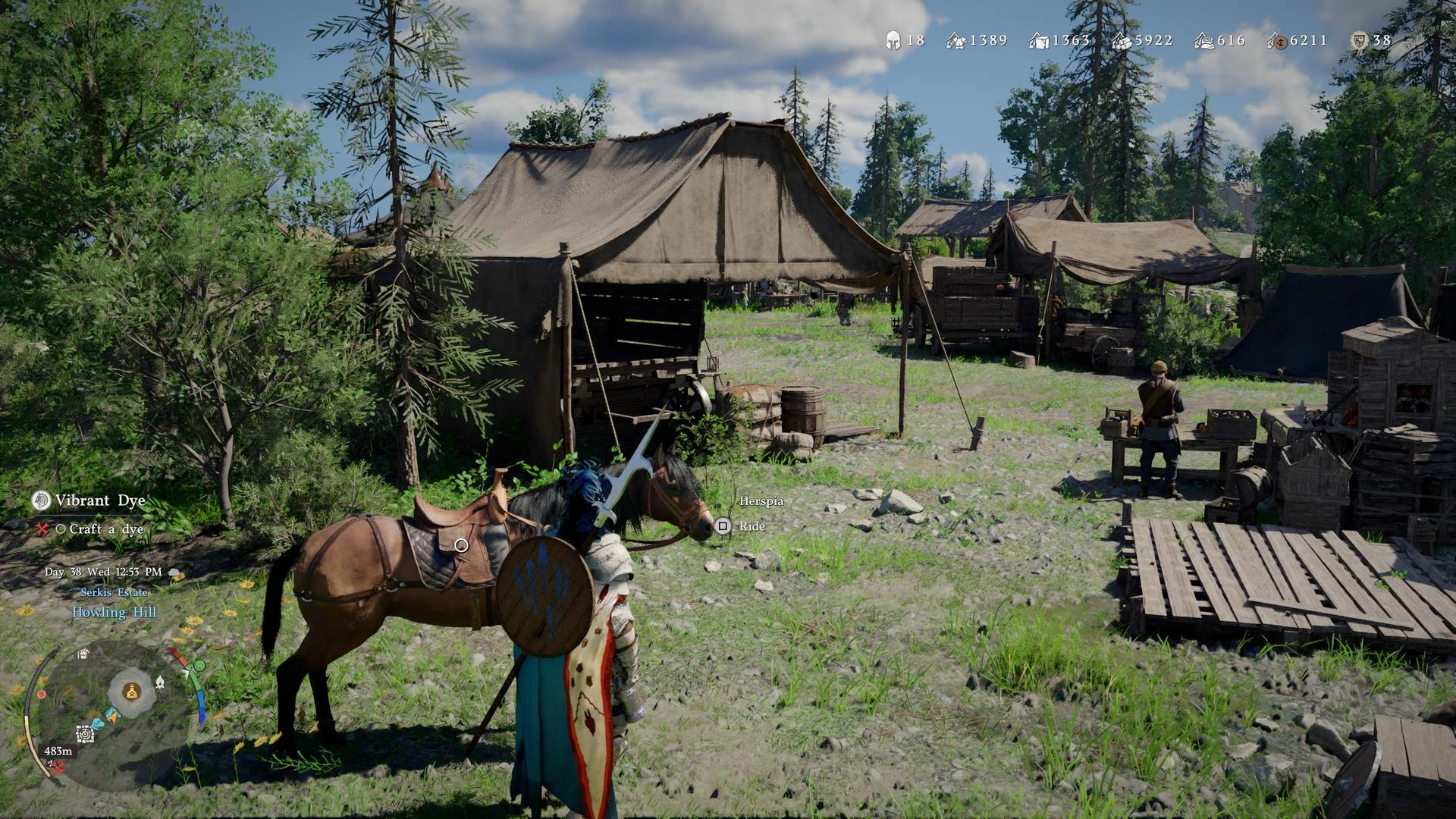Select the "Craft a dye" objective

coord(105,529)
